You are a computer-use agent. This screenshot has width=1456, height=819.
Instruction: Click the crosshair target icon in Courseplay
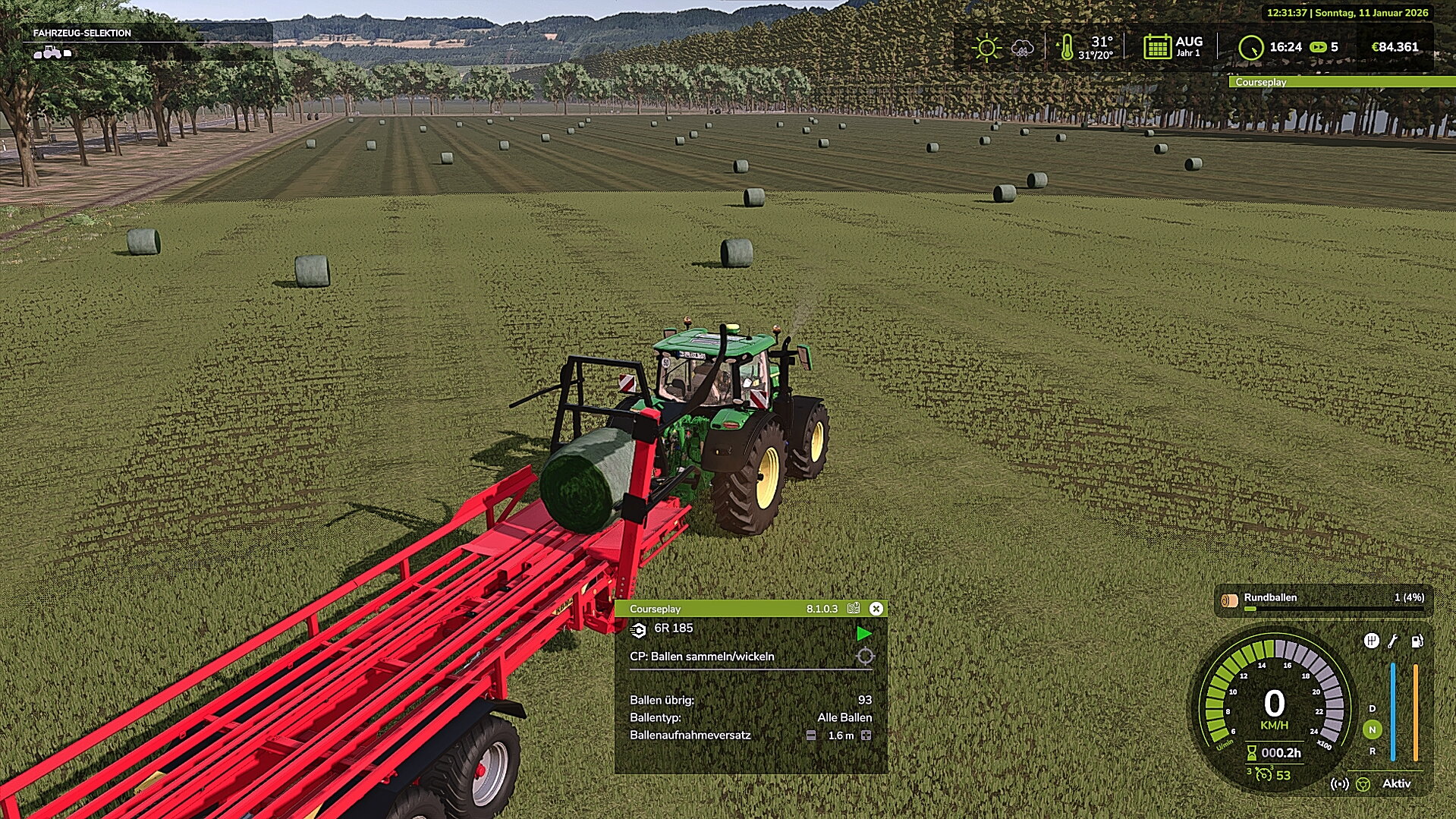click(x=865, y=657)
